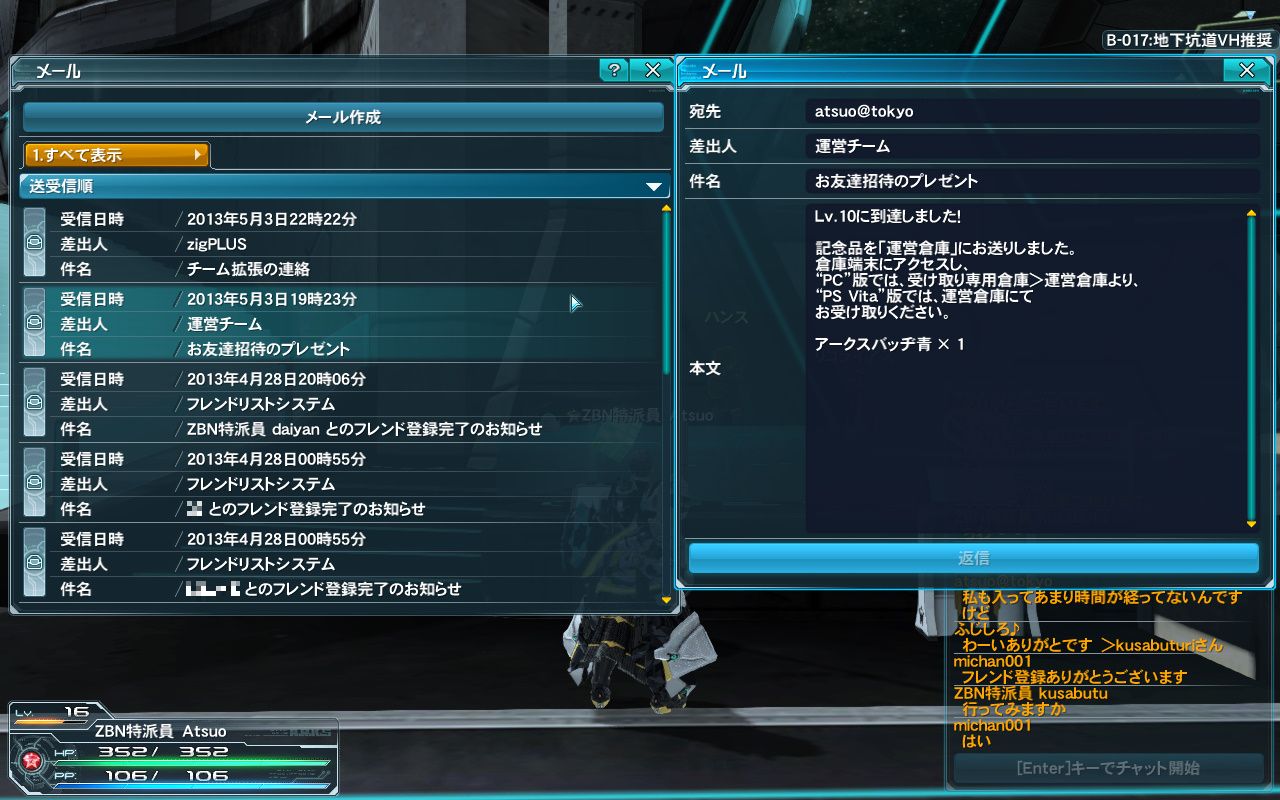This screenshot has height=800, width=1280.
Task: Click the 返信 reply button
Action: [973, 558]
